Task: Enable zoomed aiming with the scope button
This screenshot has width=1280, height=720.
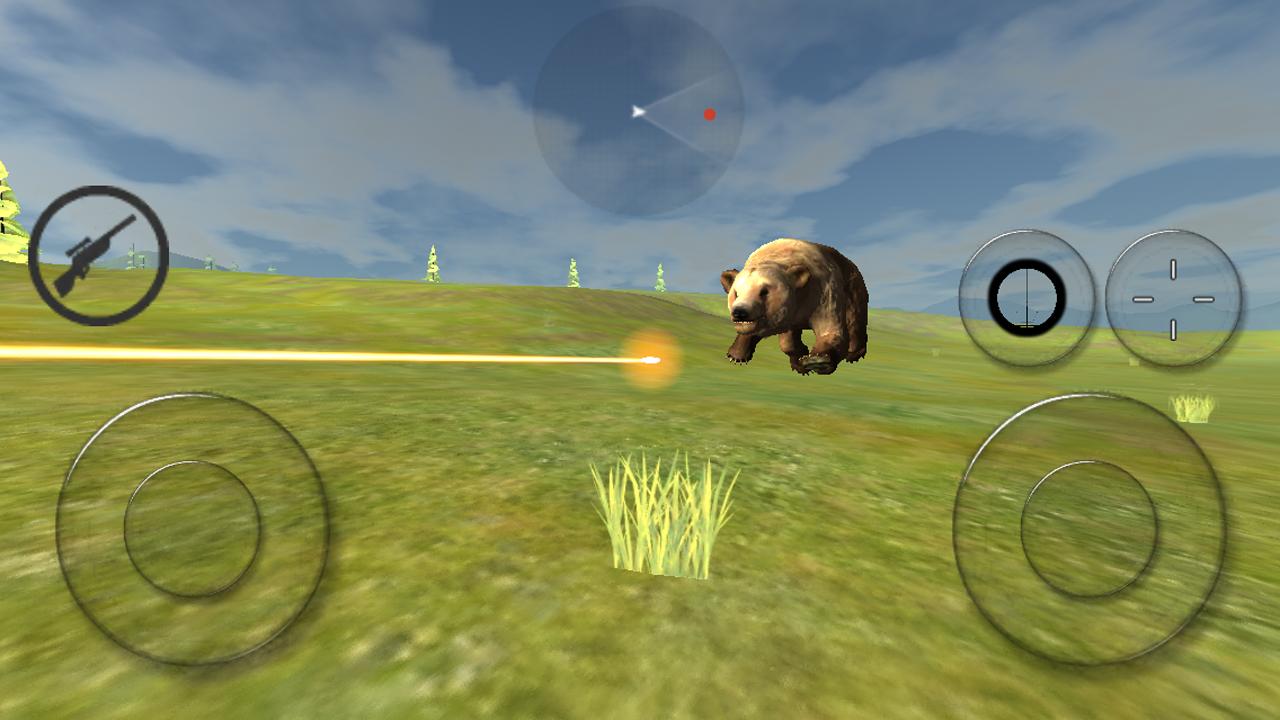Action: [1027, 298]
